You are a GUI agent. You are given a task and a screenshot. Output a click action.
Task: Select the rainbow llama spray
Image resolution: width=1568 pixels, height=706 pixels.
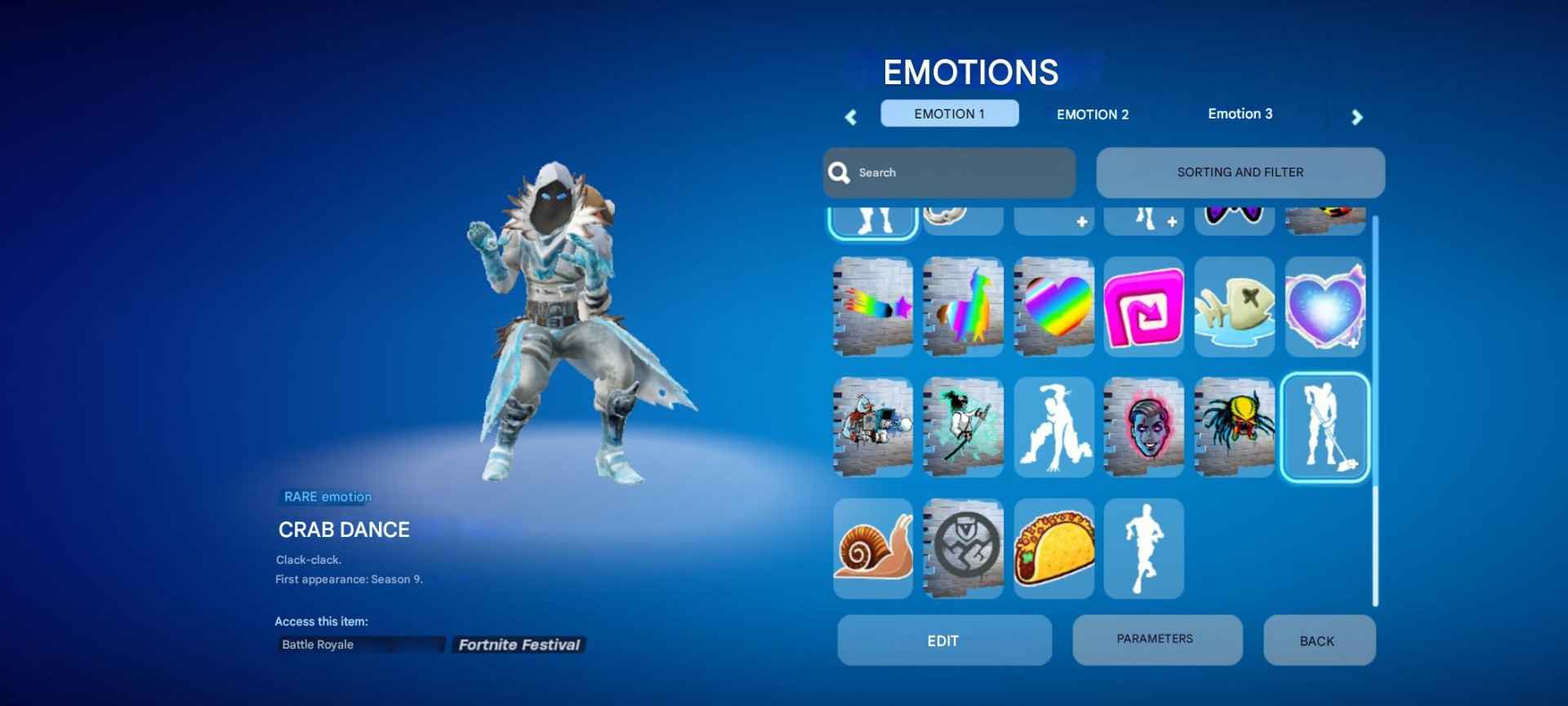pyautogui.click(x=962, y=306)
